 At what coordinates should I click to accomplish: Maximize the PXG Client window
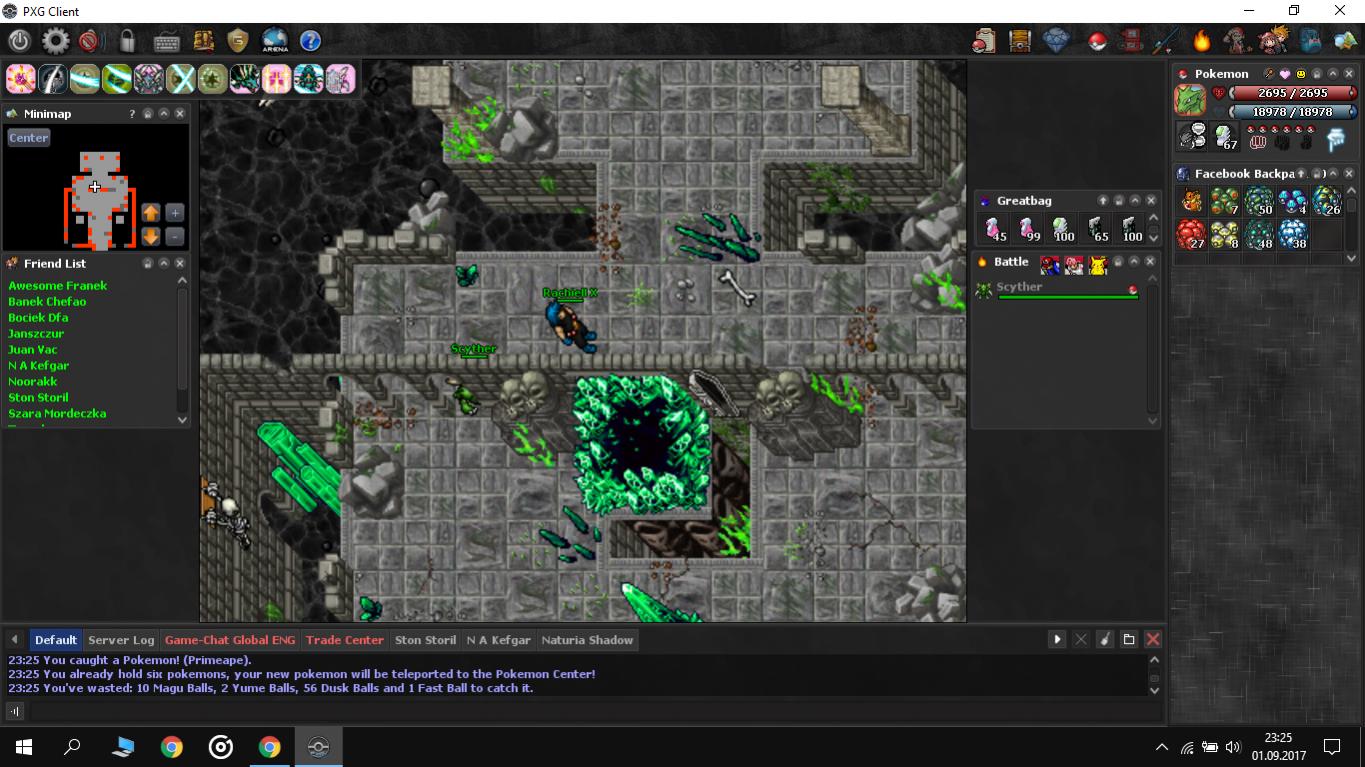(1294, 11)
